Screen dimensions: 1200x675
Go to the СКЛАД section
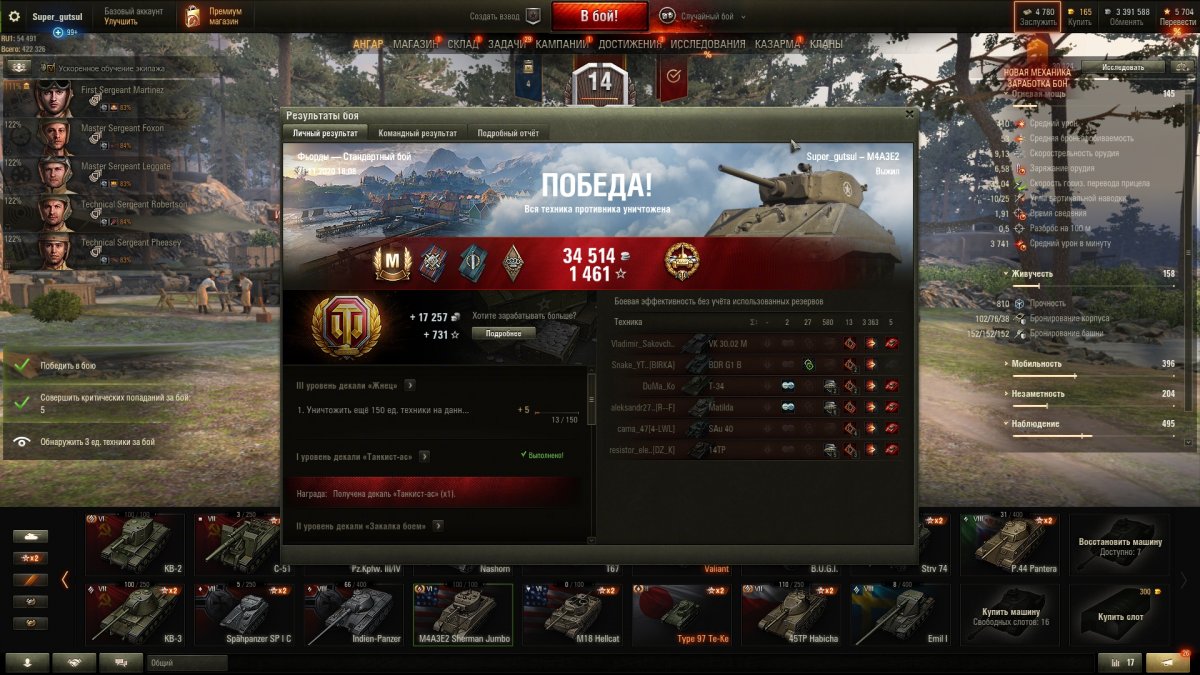[x=463, y=45]
